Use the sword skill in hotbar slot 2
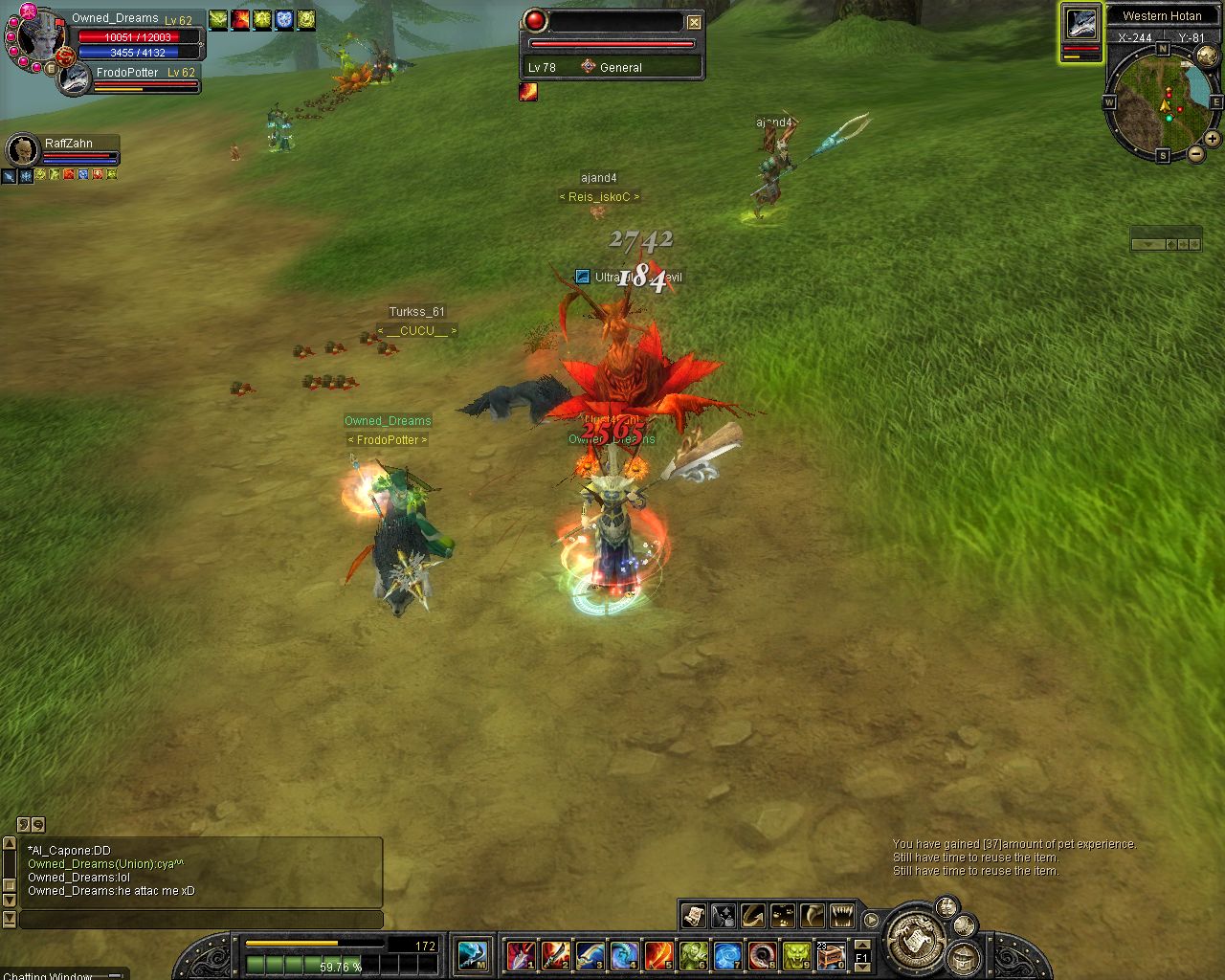Image resolution: width=1225 pixels, height=980 pixels. pos(555,954)
